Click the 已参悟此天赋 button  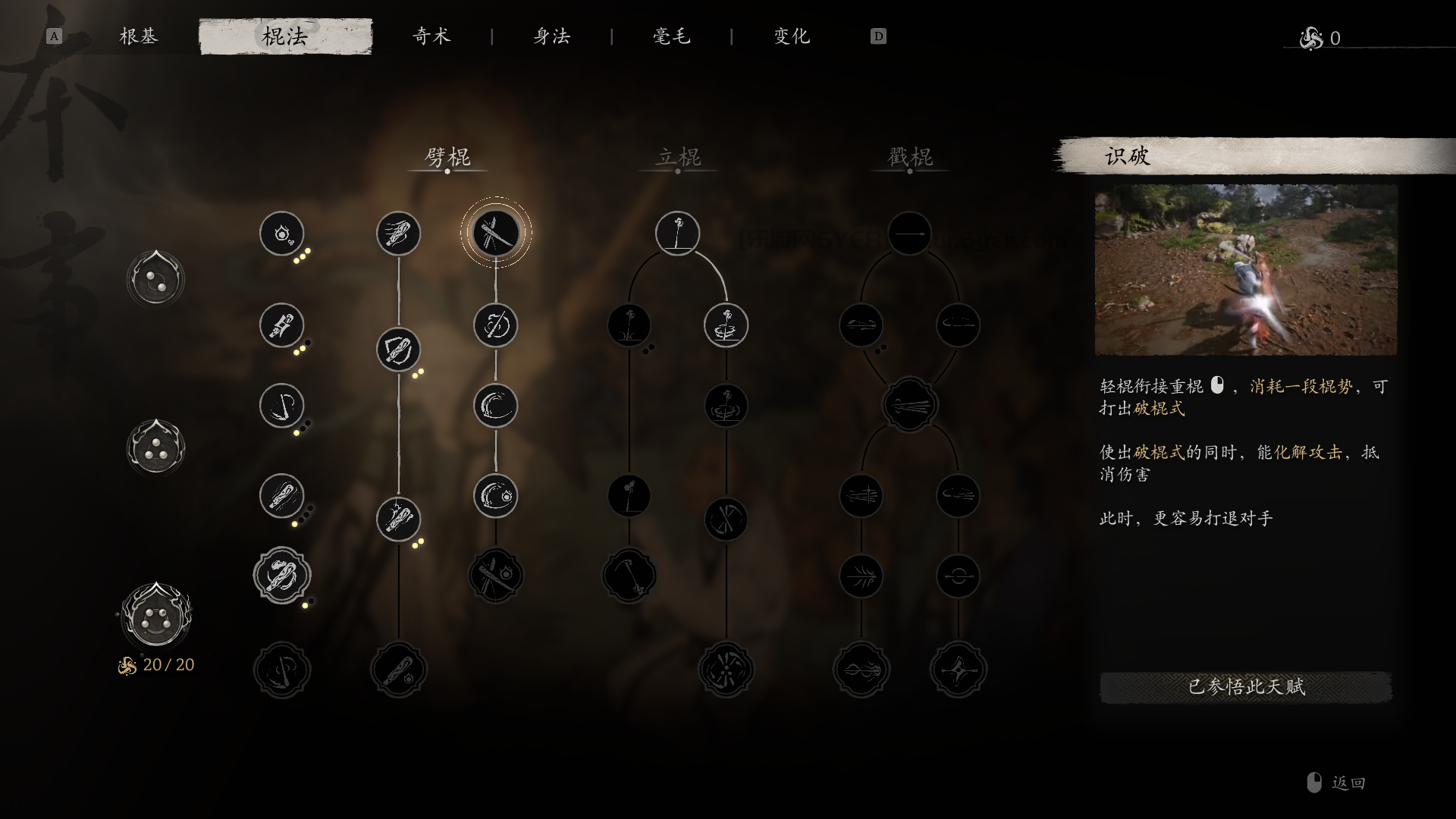point(1245,687)
